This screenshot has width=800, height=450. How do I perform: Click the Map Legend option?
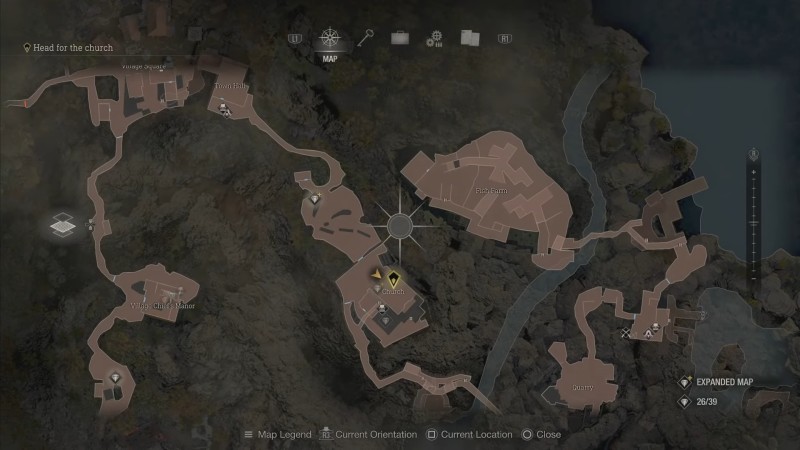click(x=277, y=435)
